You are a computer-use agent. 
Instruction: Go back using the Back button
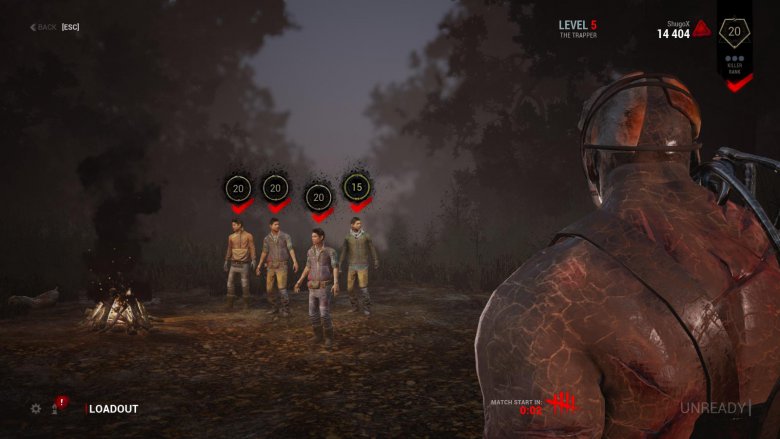pos(54,27)
